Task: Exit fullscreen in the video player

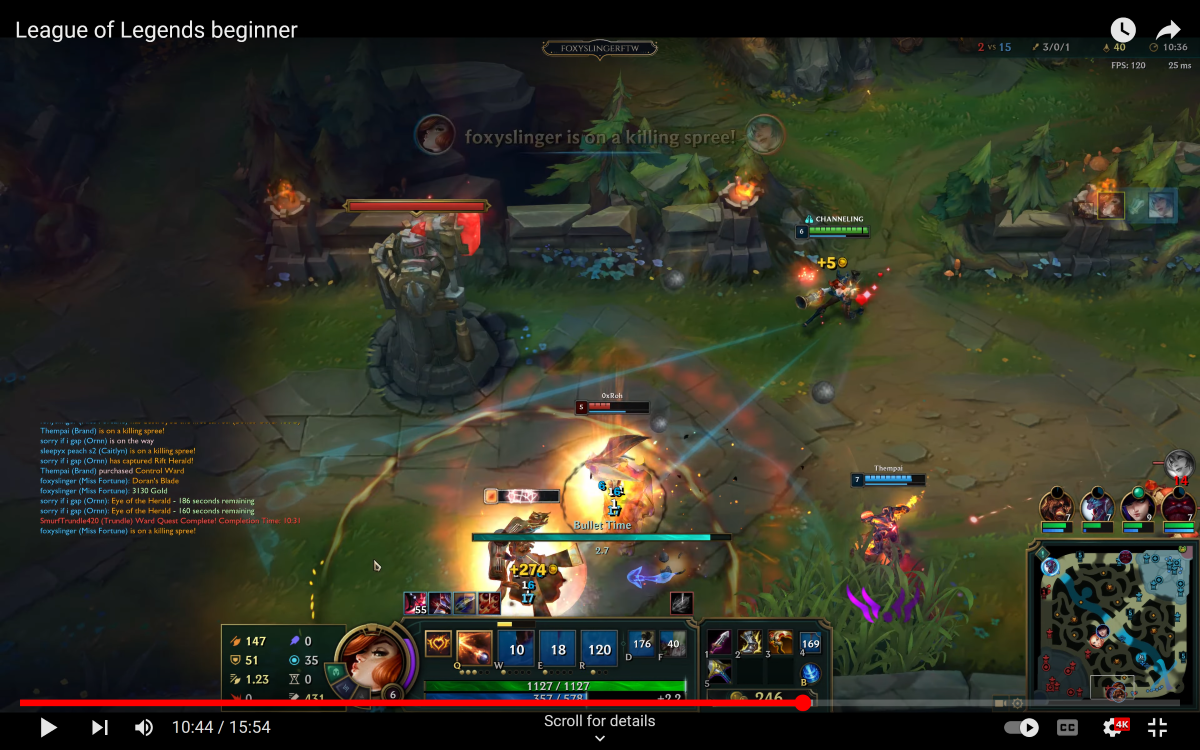Action: click(x=1157, y=728)
